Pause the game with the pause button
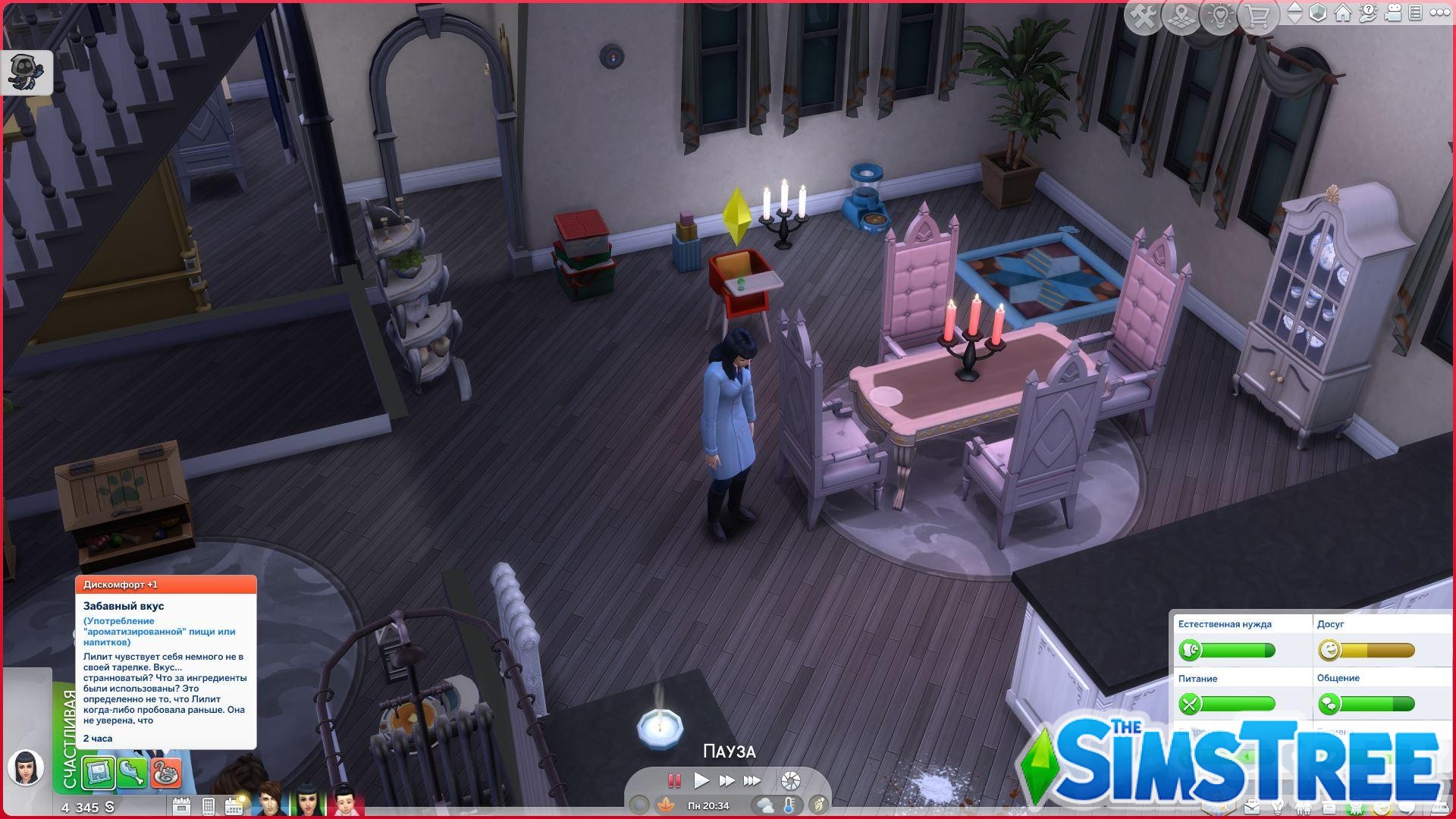The width and height of the screenshot is (1456, 819). (674, 781)
